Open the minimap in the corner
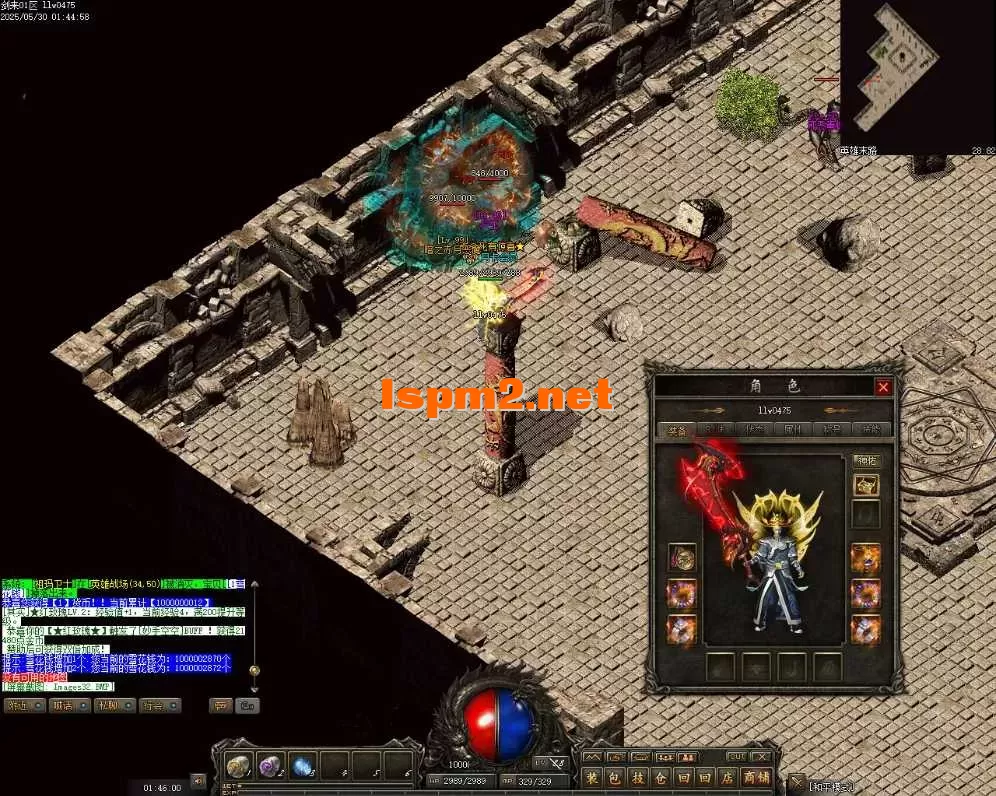The height and width of the screenshot is (796, 996). [x=917, y=75]
